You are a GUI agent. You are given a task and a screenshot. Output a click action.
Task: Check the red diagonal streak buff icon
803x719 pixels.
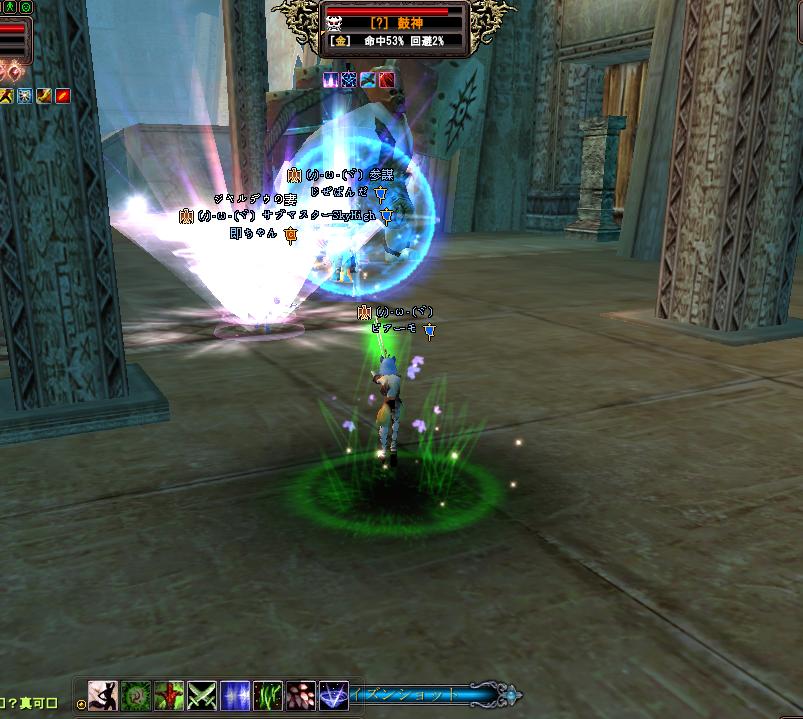[62, 96]
